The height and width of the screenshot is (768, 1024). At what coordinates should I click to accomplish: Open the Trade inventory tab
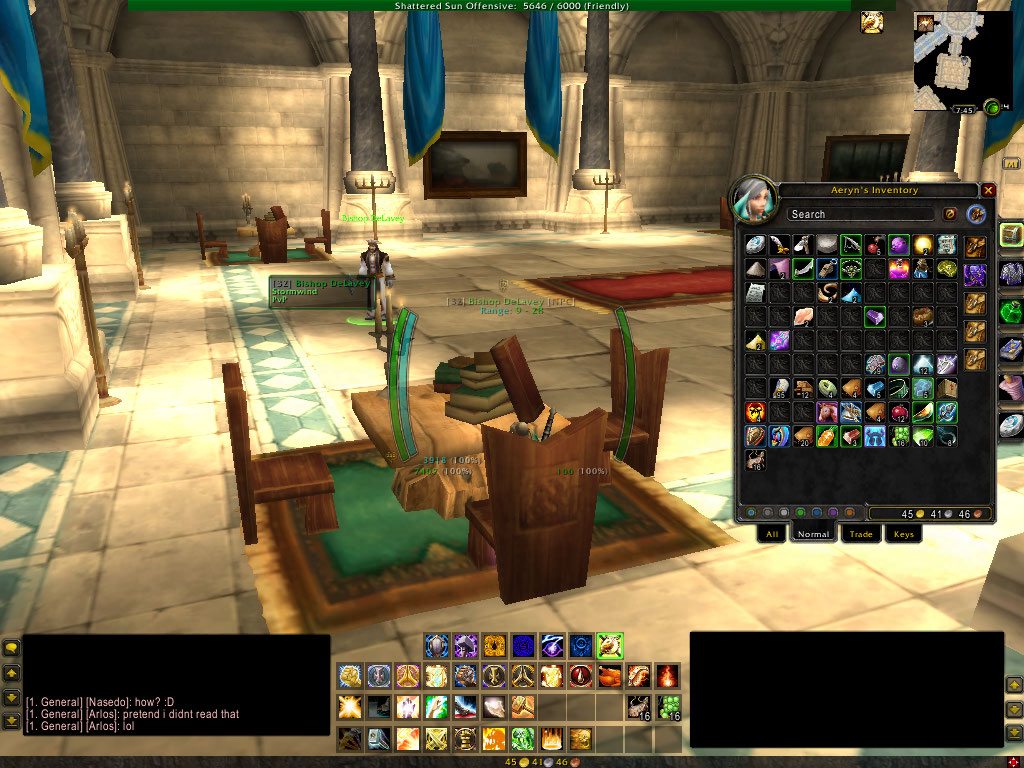coord(861,534)
